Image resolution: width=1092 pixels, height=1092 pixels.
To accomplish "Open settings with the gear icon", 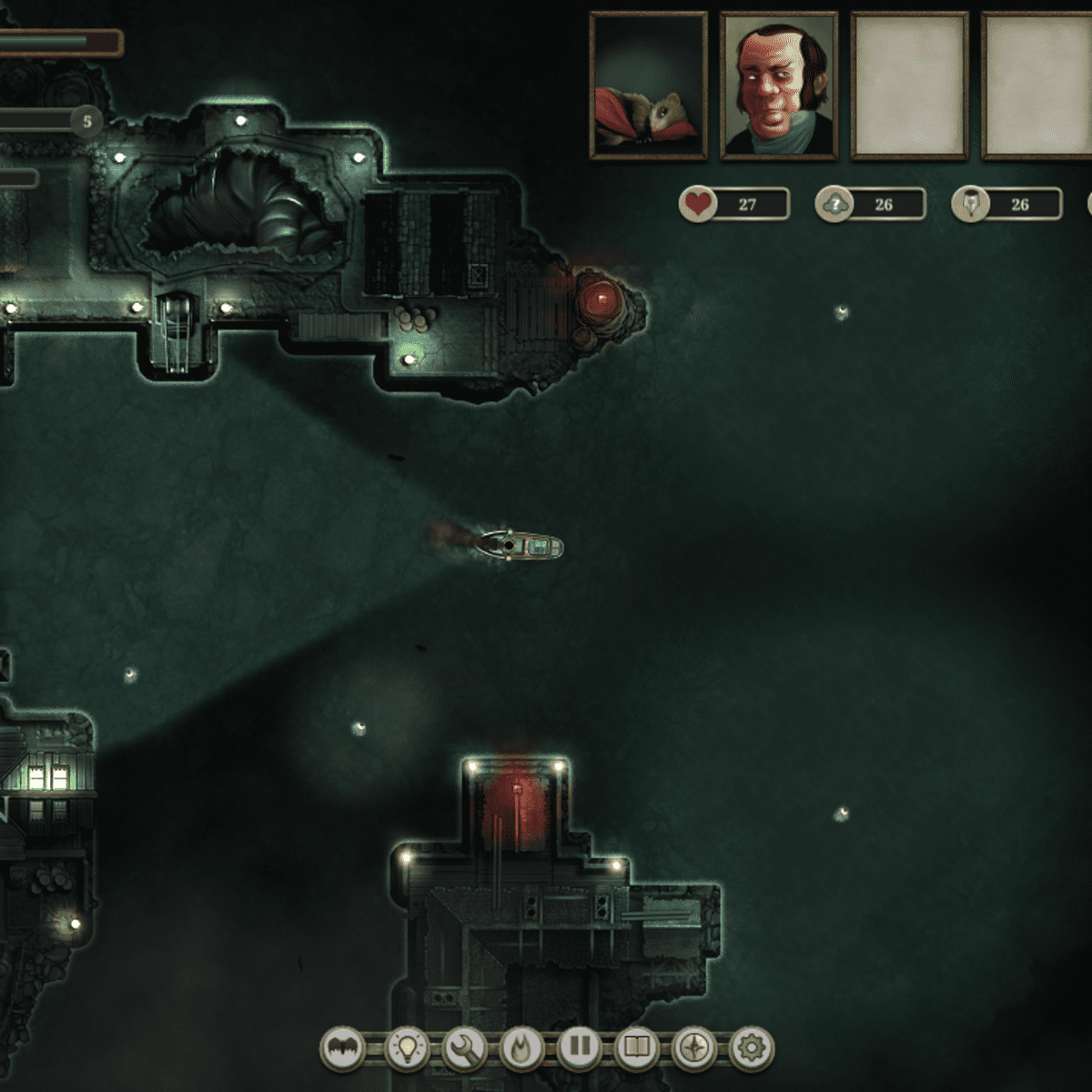I will (x=751, y=1048).
